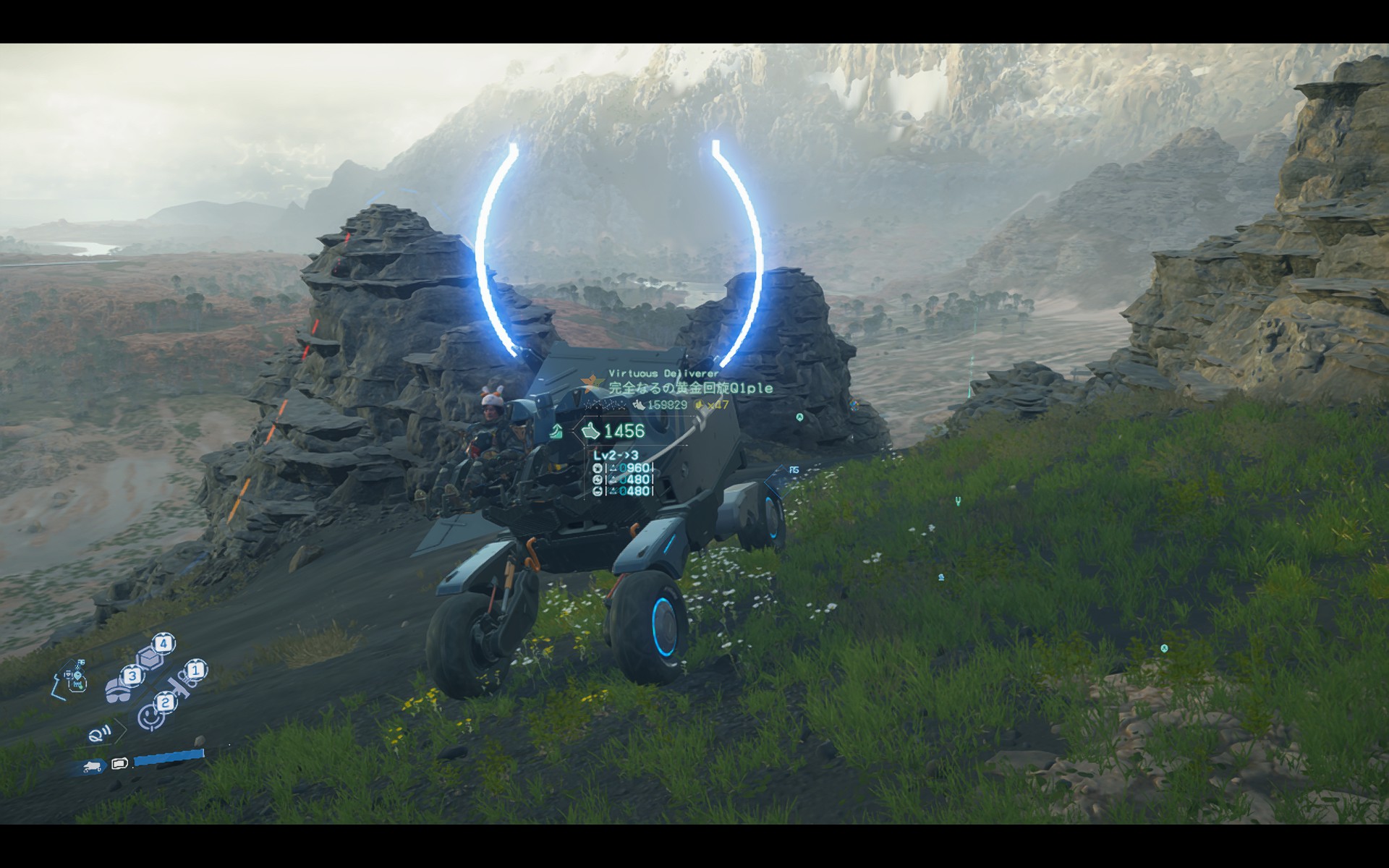The width and height of the screenshot is (1389, 868).
Task: Activate the shout ping icon
Action: click(x=98, y=736)
